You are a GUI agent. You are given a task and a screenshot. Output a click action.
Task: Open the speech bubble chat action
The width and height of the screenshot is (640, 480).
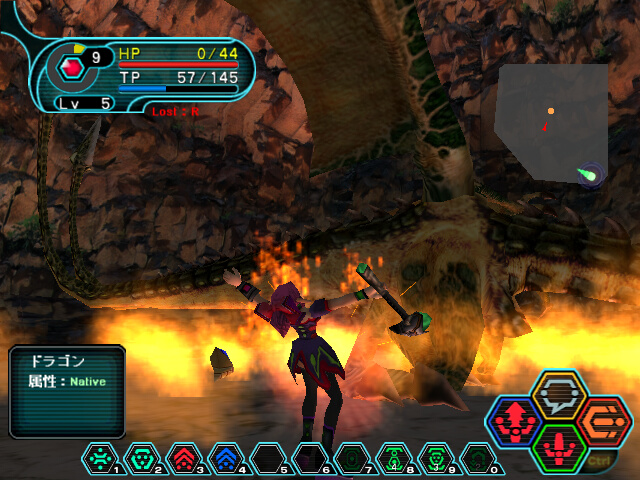[x=557, y=392]
